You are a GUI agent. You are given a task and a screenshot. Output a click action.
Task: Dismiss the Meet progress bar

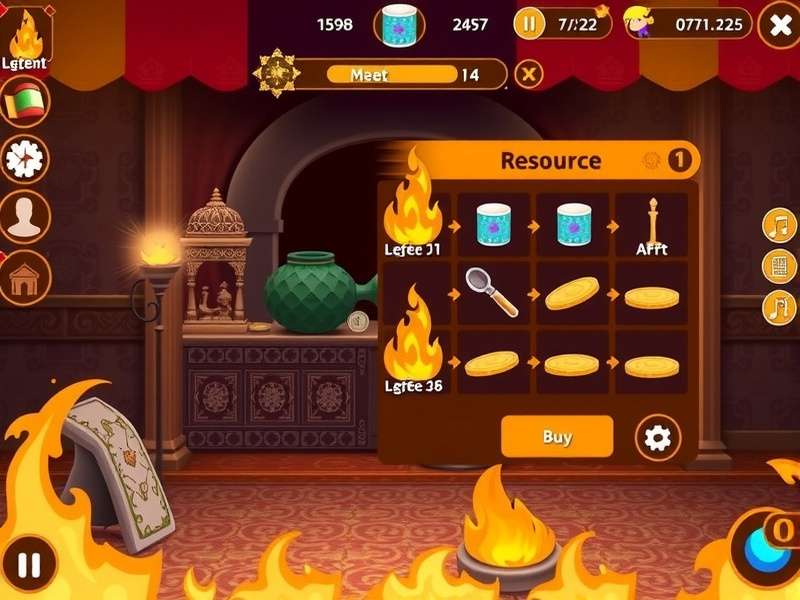point(529,74)
